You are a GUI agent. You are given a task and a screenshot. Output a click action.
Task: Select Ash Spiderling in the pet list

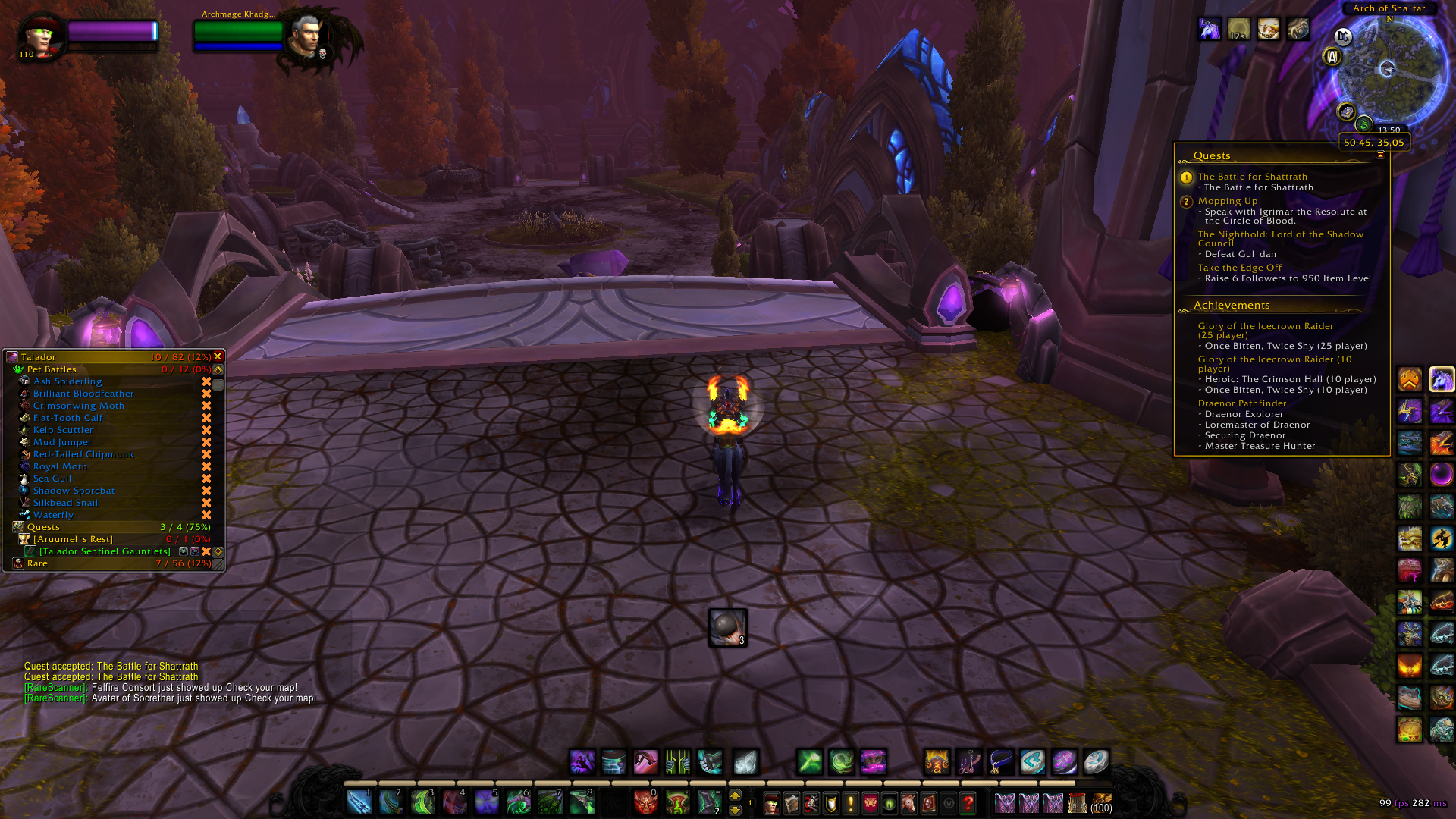coord(67,381)
